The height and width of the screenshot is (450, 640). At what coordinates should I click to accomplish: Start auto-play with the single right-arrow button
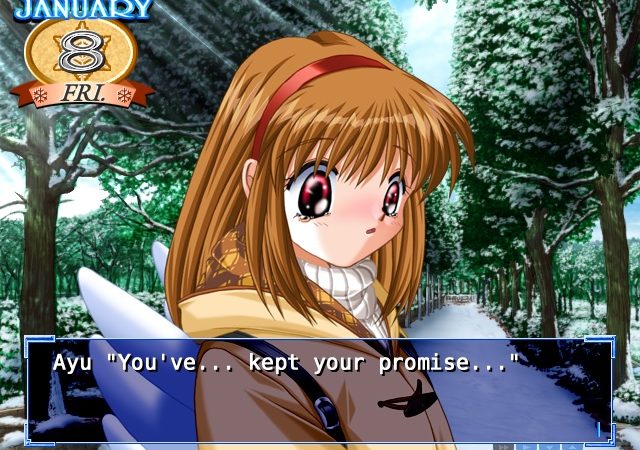pyautogui.click(x=526, y=446)
